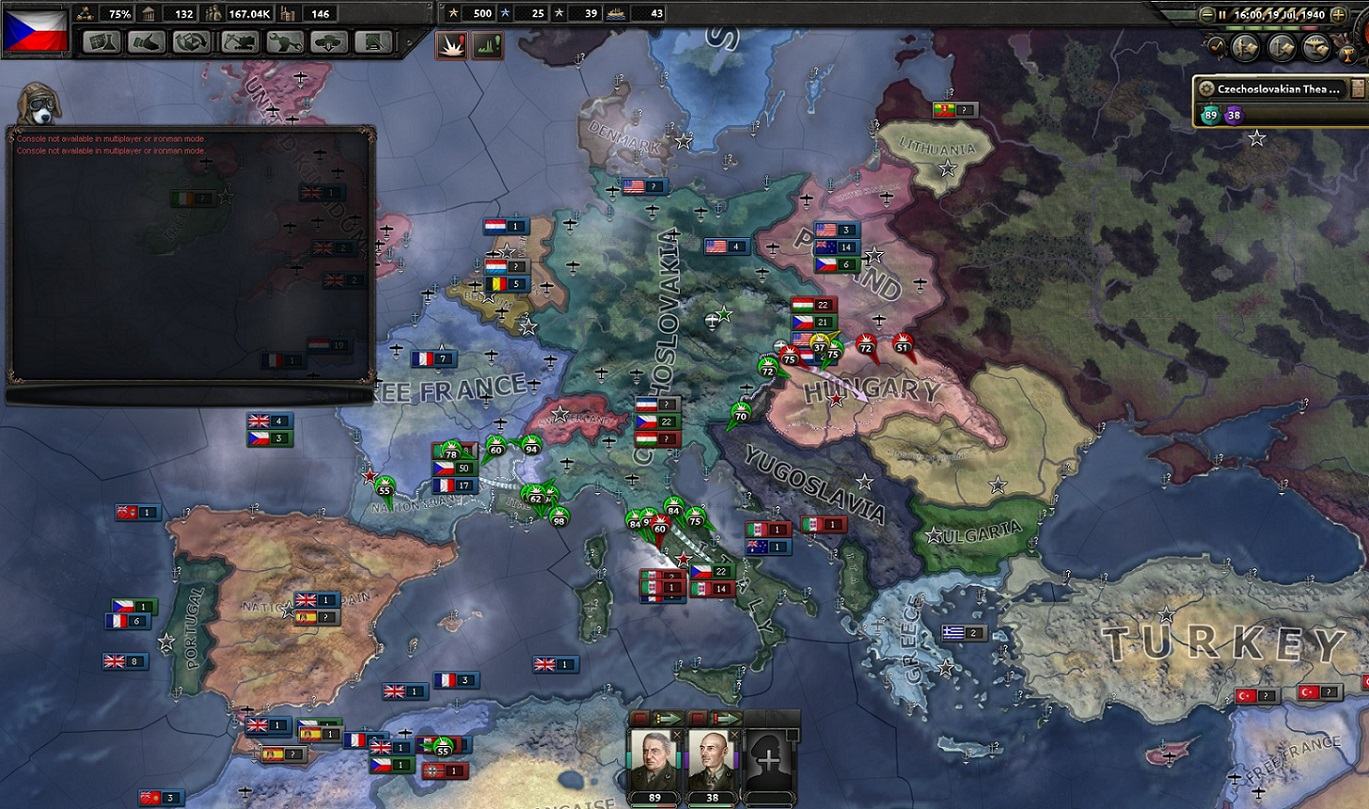The width and height of the screenshot is (1369, 809).
Task: Open the Construction crane menu
Action: click(x=238, y=42)
